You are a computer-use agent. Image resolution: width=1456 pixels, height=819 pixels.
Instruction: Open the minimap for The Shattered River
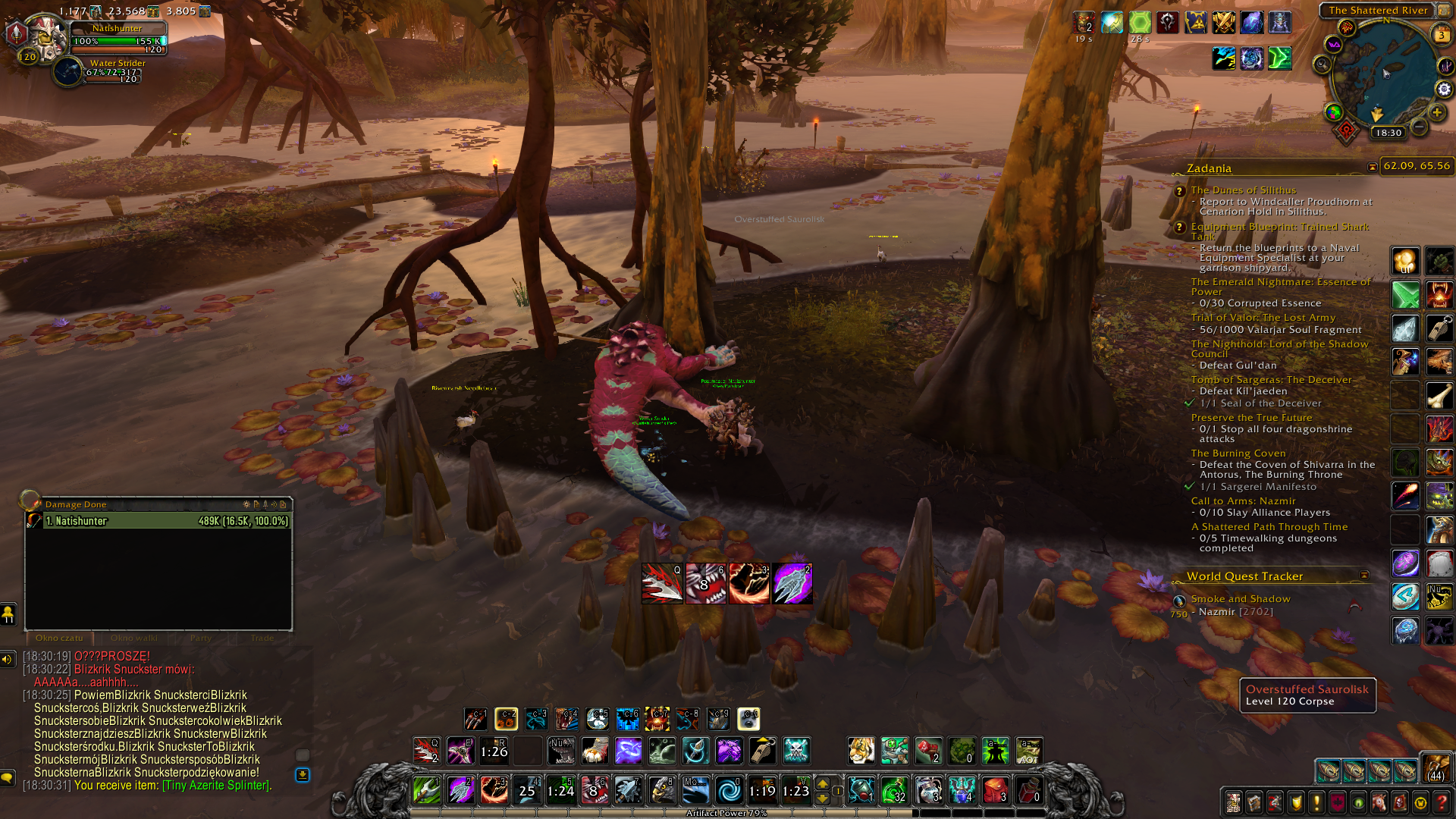click(x=1383, y=74)
